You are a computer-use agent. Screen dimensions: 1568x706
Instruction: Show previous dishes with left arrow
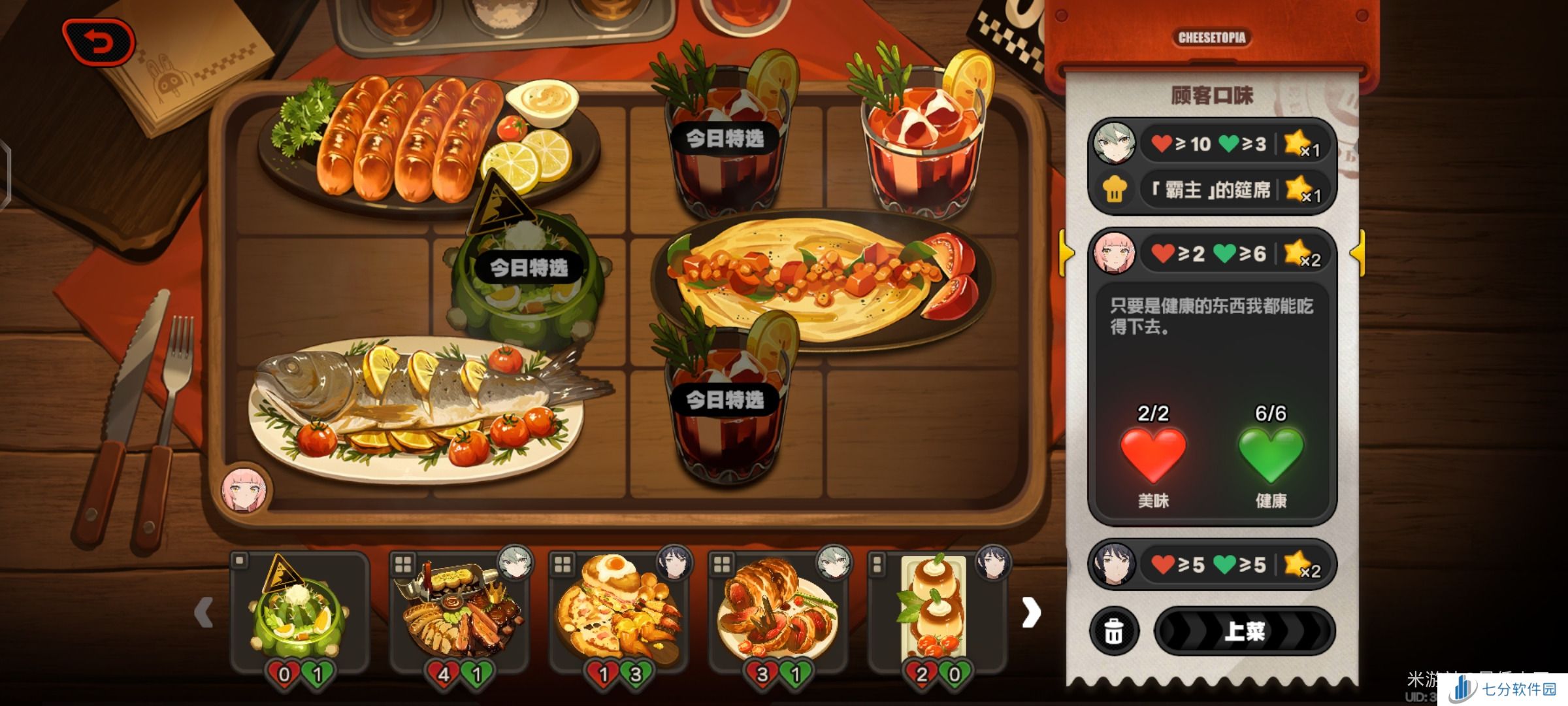pos(204,613)
